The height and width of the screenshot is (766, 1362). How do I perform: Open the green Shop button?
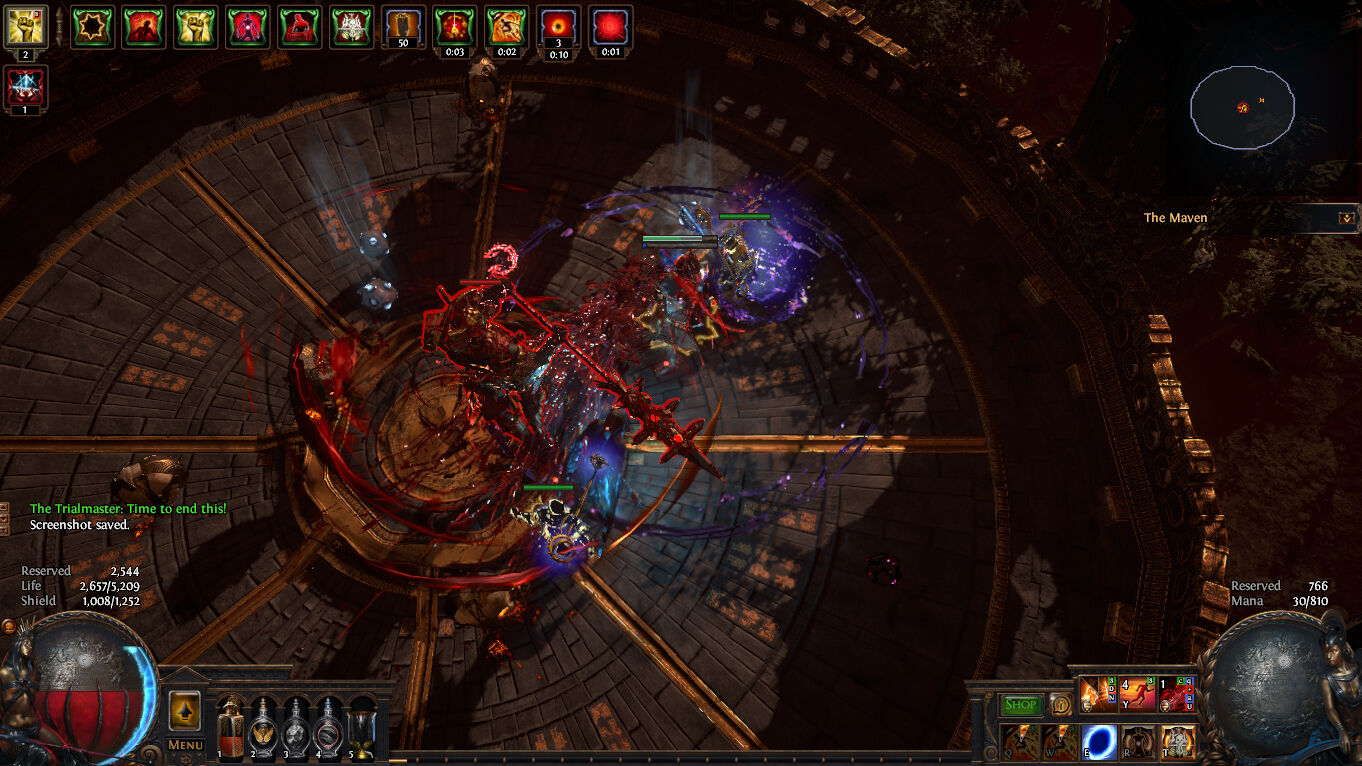1020,705
